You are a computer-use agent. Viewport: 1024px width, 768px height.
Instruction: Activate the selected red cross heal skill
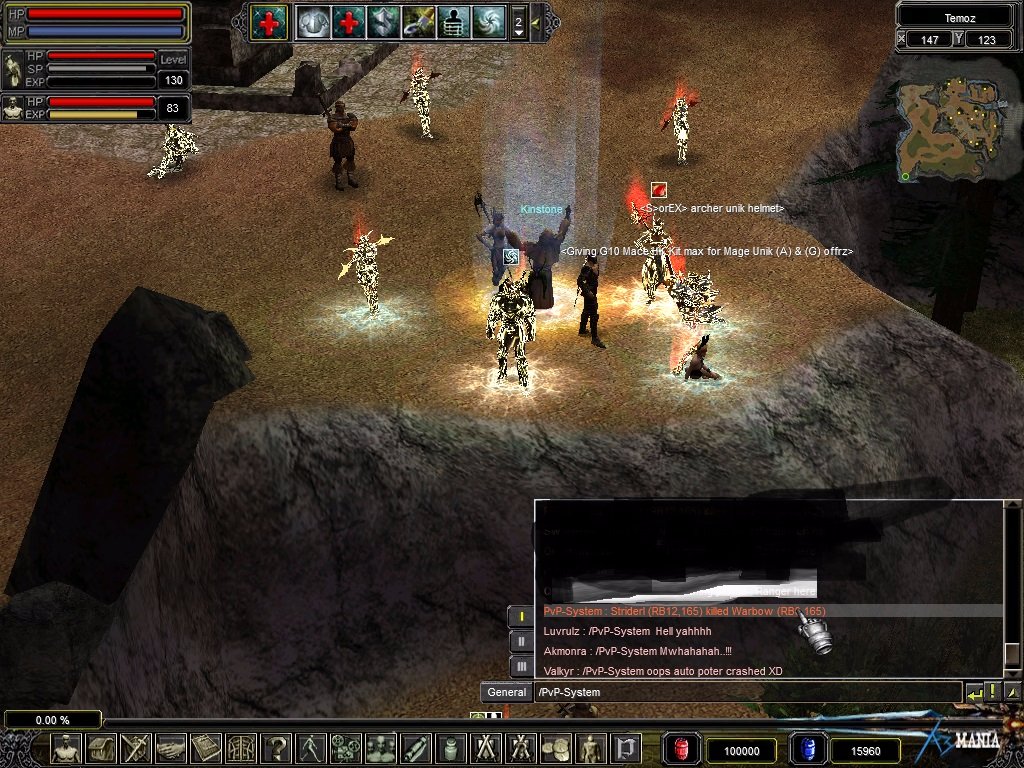pyautogui.click(x=268, y=22)
